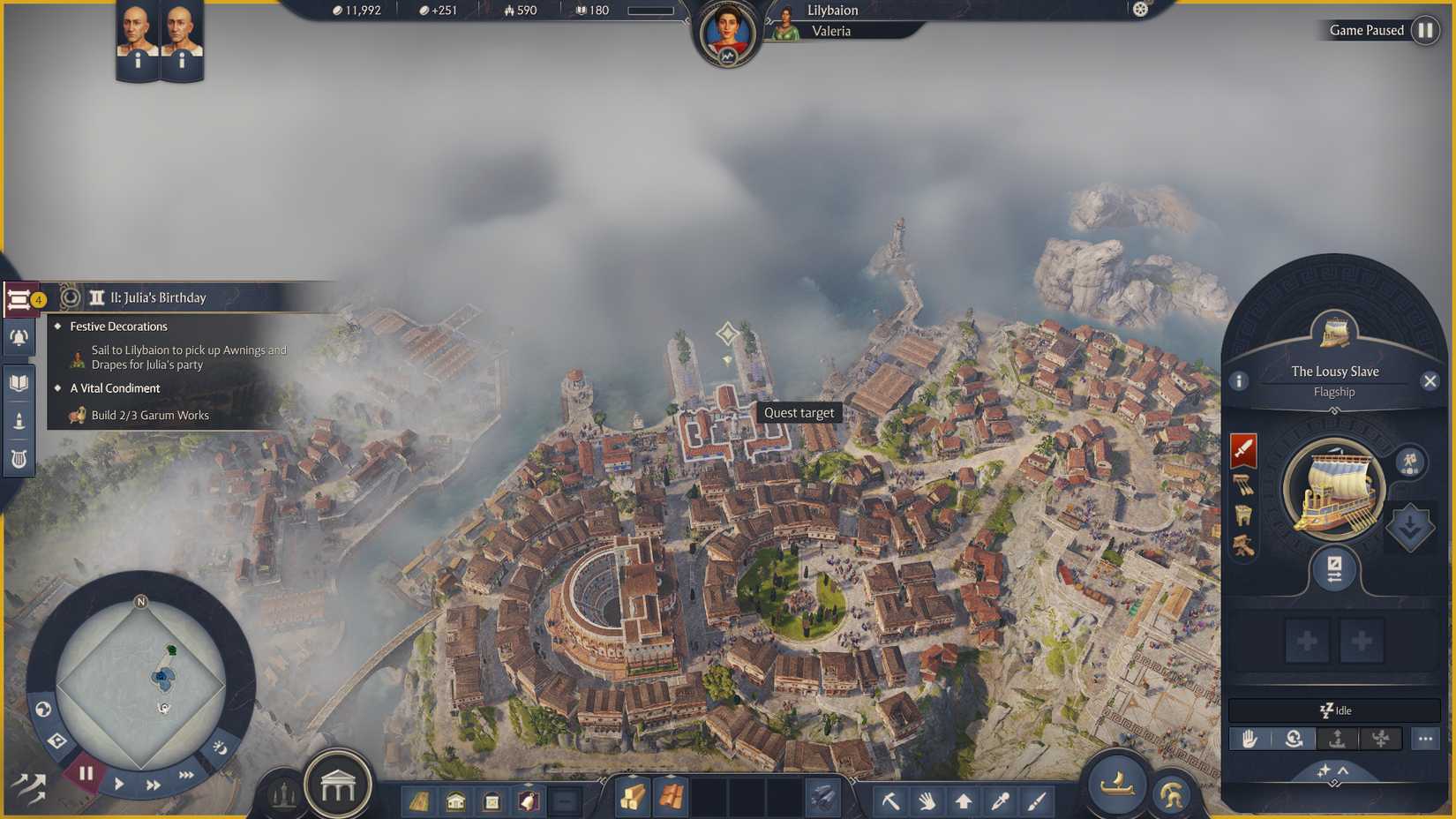The width and height of the screenshot is (1456, 819).
Task: Toggle the world map view on the minimap
Action: tap(43, 708)
